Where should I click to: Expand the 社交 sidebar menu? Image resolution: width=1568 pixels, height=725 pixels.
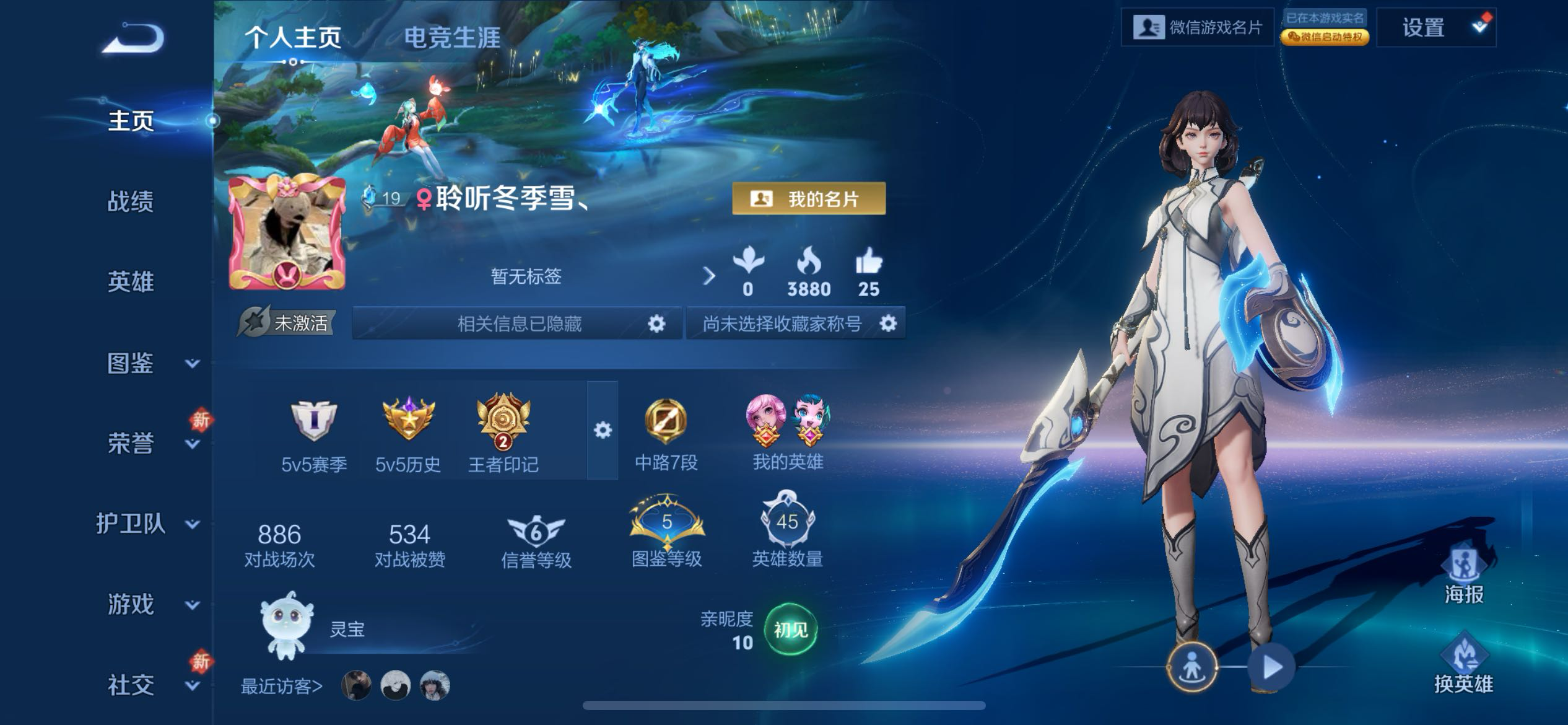(x=149, y=685)
